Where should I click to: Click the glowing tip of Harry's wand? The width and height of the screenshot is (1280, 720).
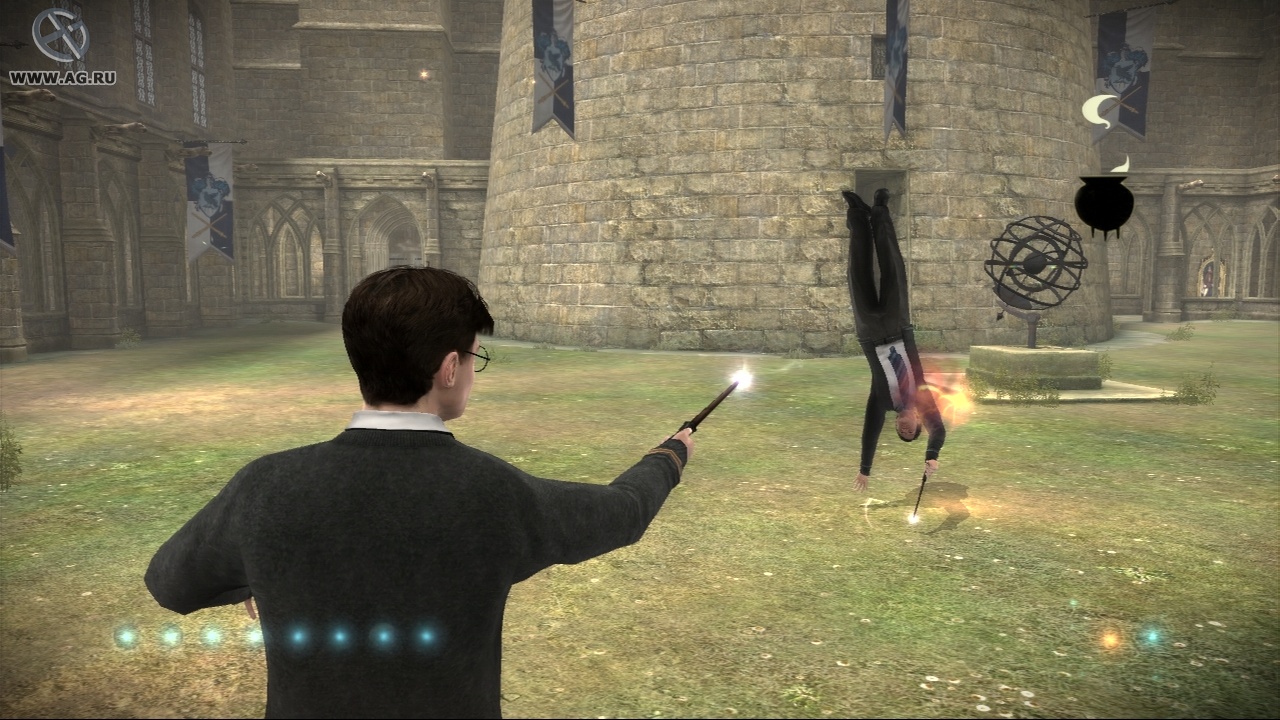[741, 378]
